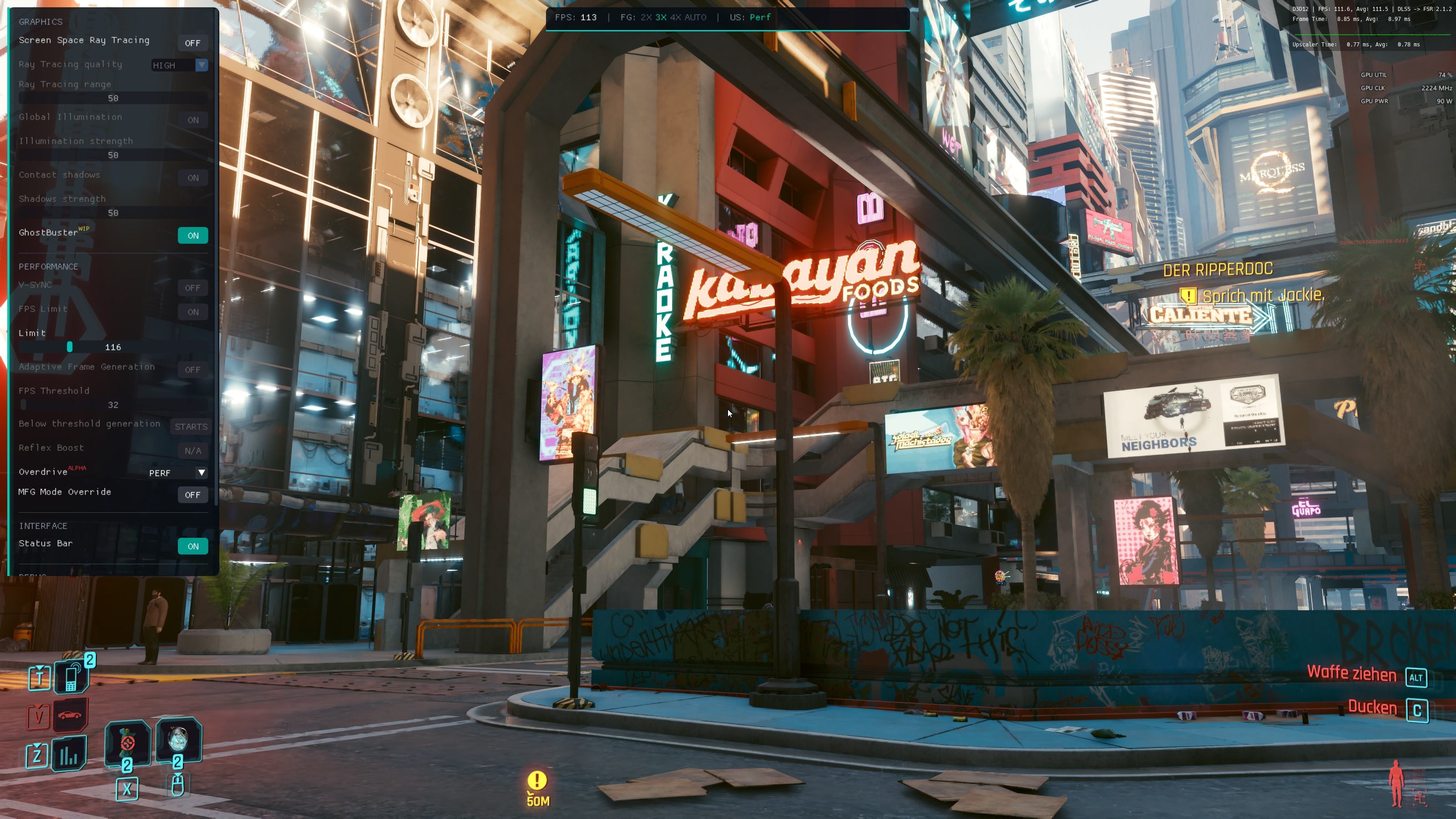This screenshot has width=1456, height=819.
Task: Click the grenade quick slot icon
Action: [x=127, y=742]
